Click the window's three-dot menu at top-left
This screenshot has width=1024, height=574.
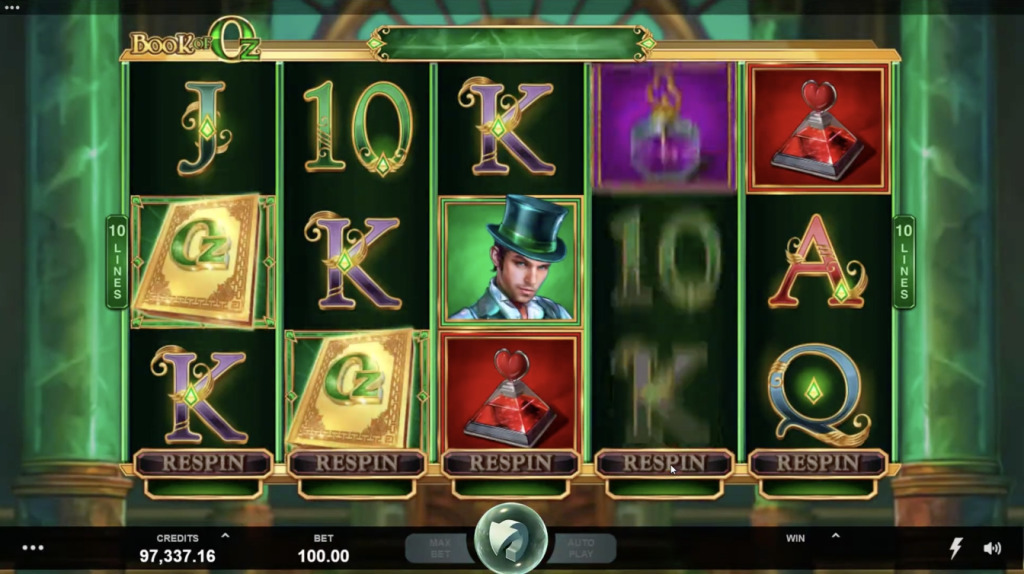(x=12, y=7)
